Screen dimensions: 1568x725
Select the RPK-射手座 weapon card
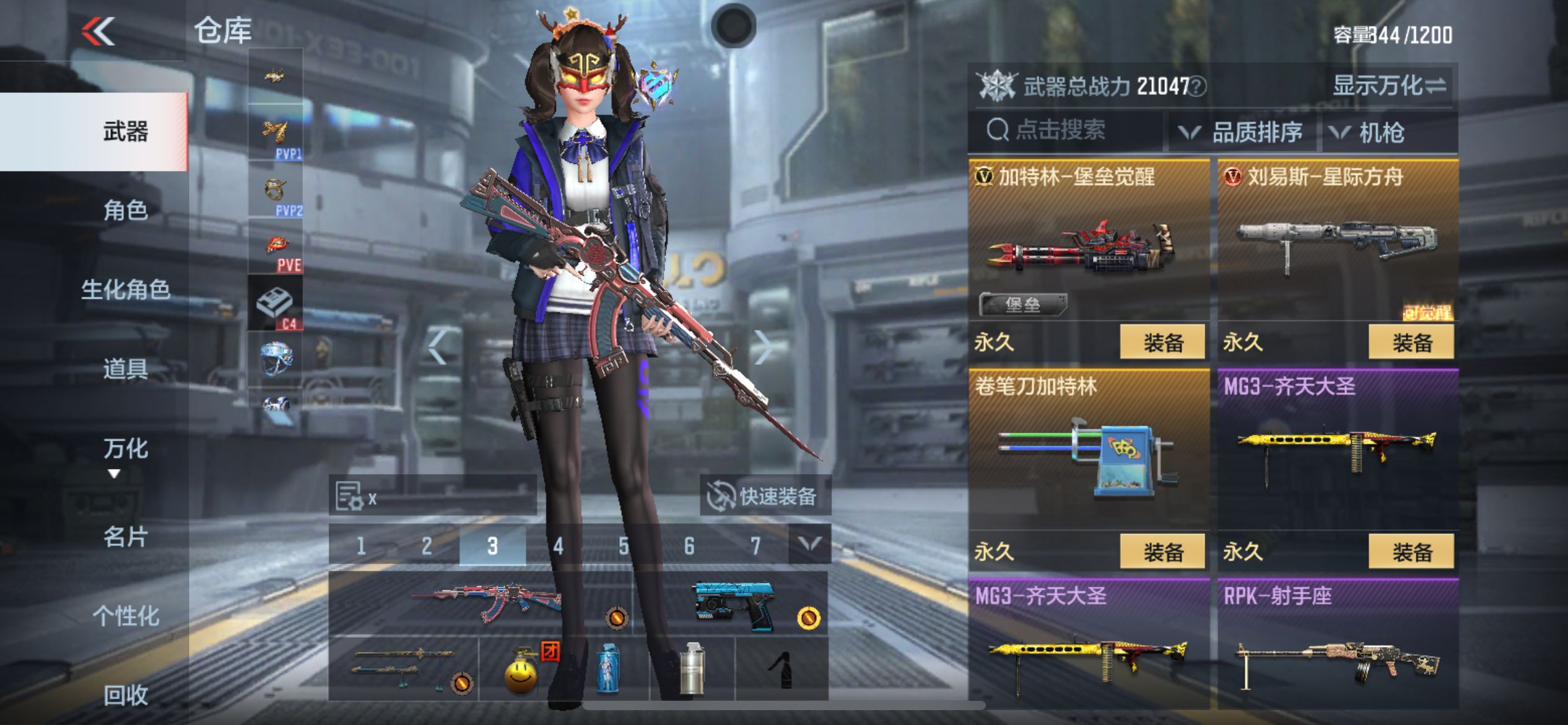(1338, 644)
